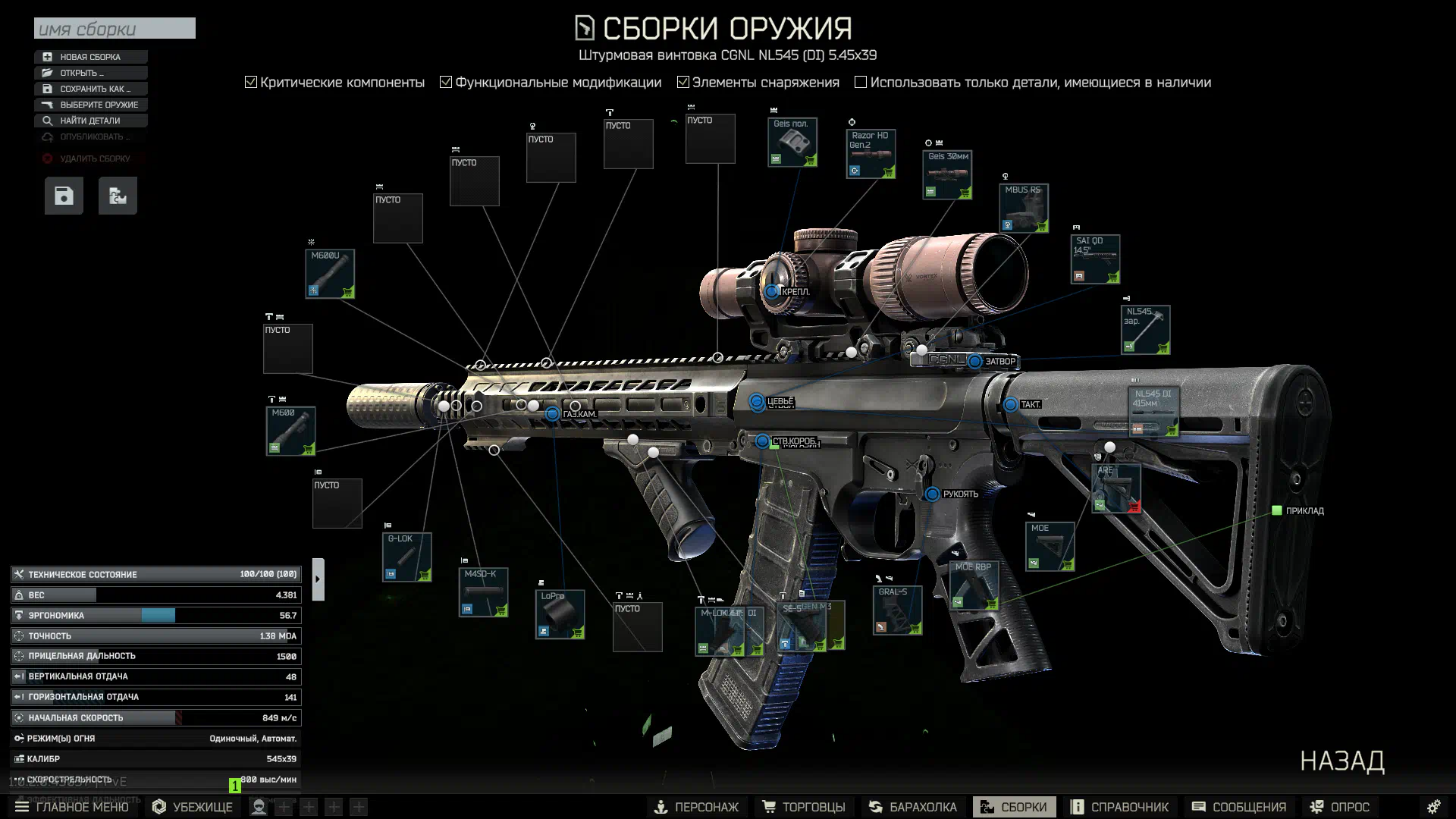
Task: Choose the MBUS RS rear sight slot
Action: (x=1024, y=208)
